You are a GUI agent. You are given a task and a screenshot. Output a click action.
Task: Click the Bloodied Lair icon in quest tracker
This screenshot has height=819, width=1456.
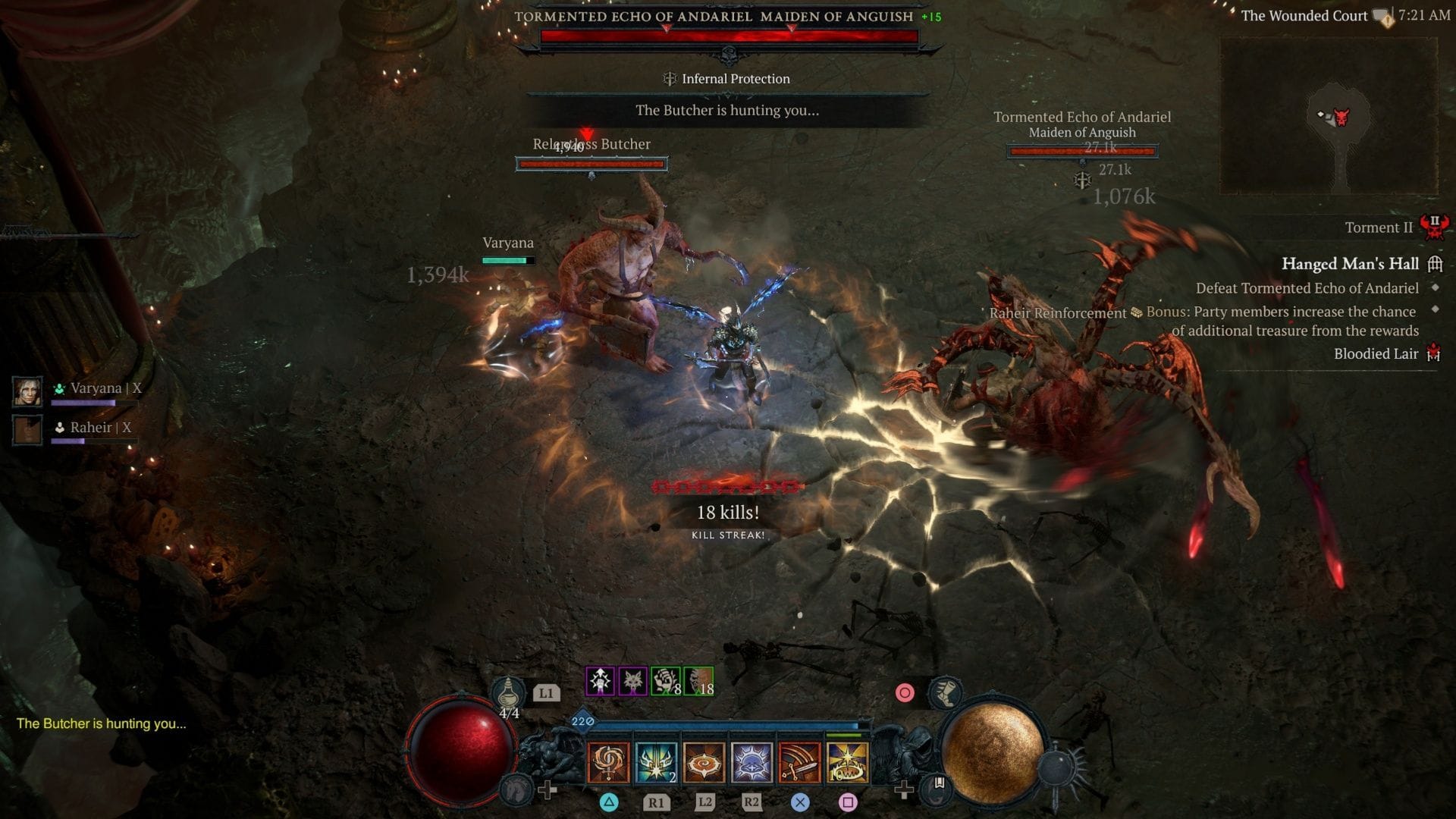coord(1432,353)
